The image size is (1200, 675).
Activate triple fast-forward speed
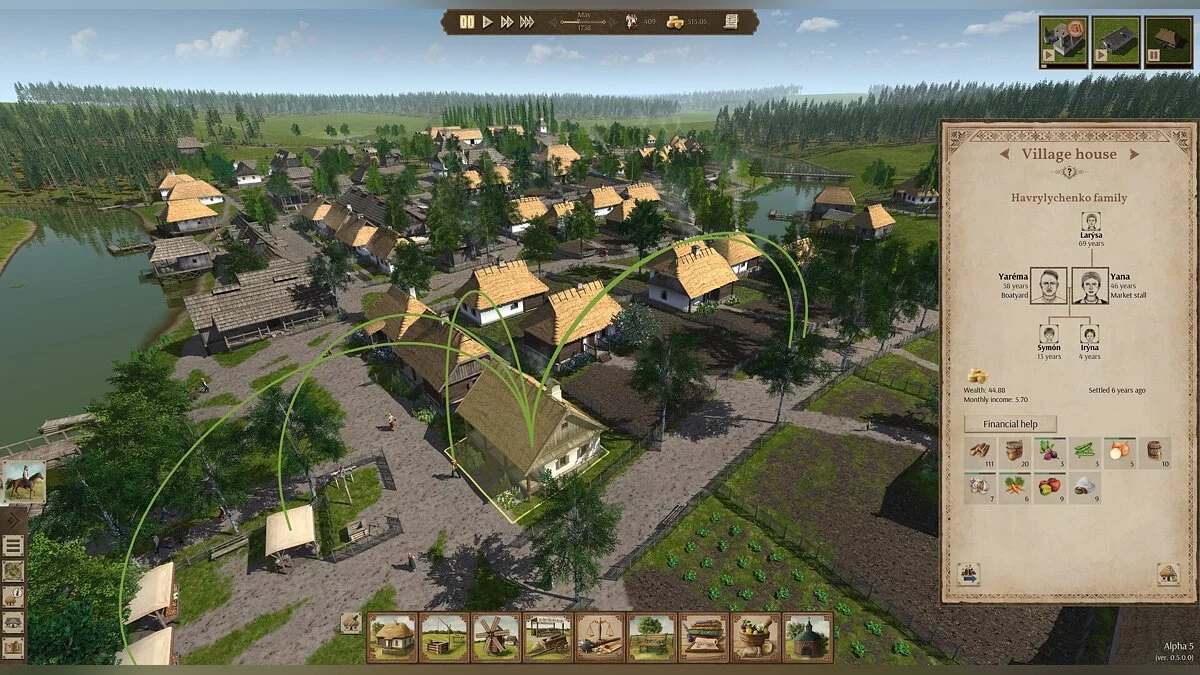point(527,22)
